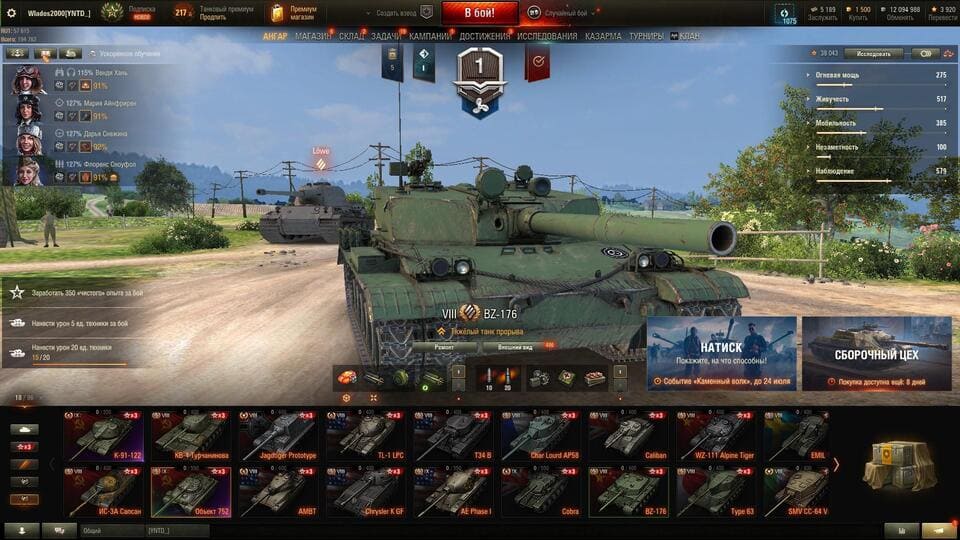The image size is (960, 540).
Task: Open the 'Случайный бой' battle mode selector
Action: 565,13
